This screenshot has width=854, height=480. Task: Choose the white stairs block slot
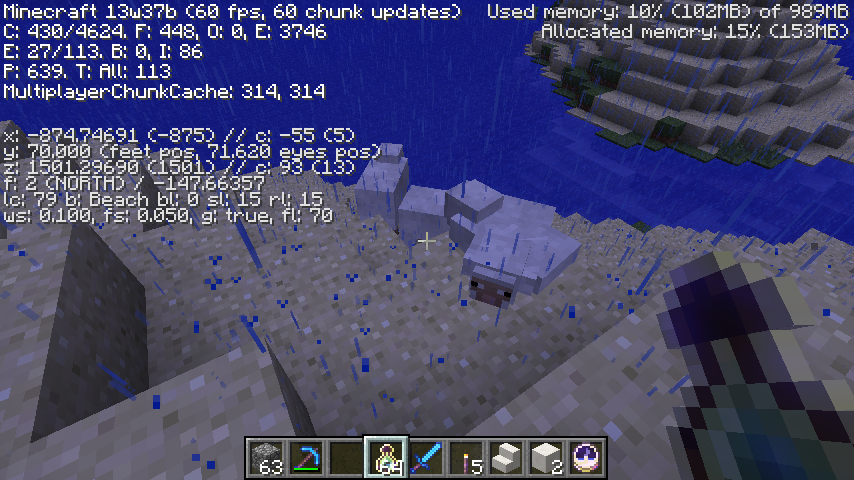[506, 457]
